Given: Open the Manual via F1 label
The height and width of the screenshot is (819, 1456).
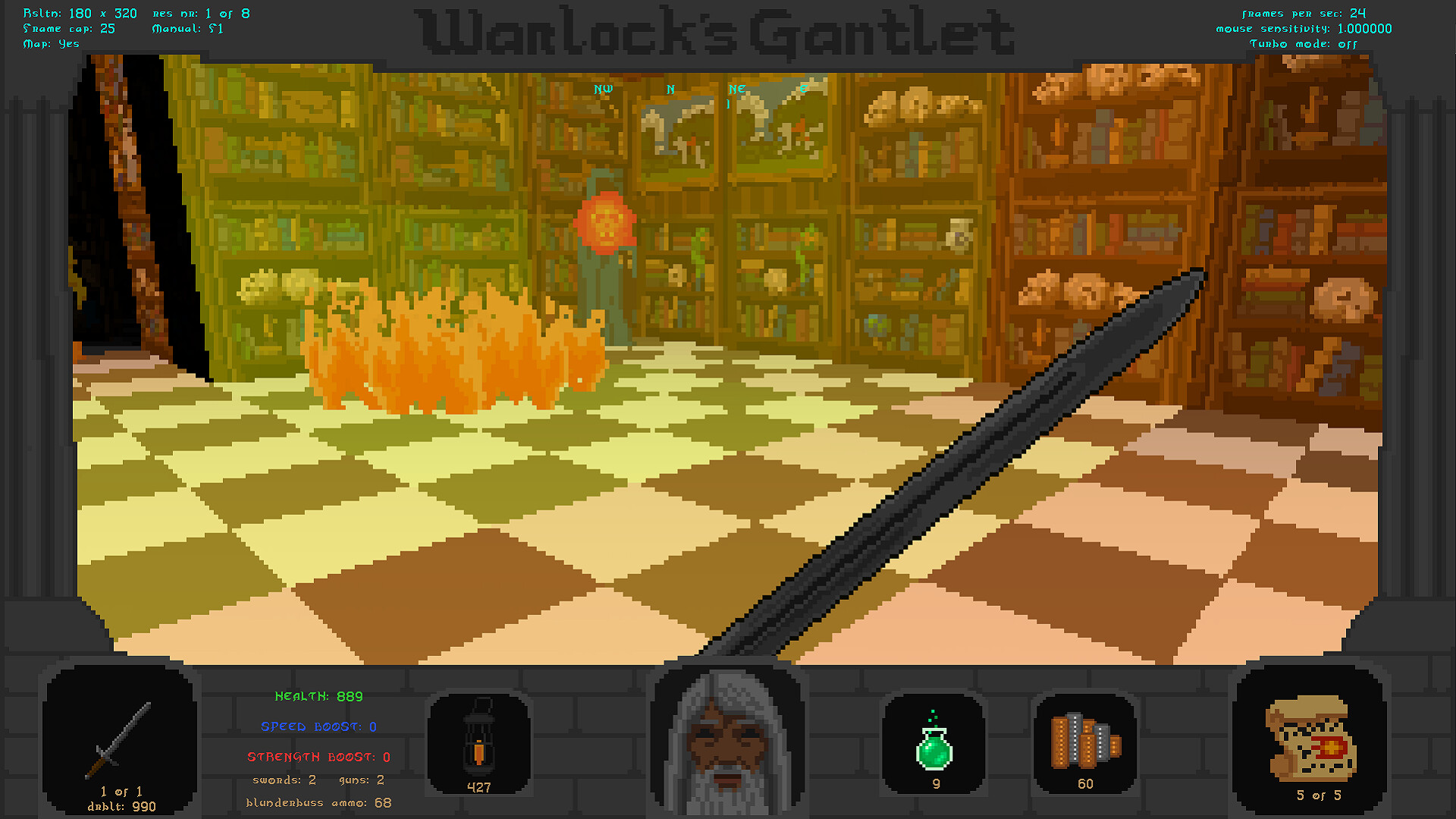Looking at the screenshot, I should point(187,28).
